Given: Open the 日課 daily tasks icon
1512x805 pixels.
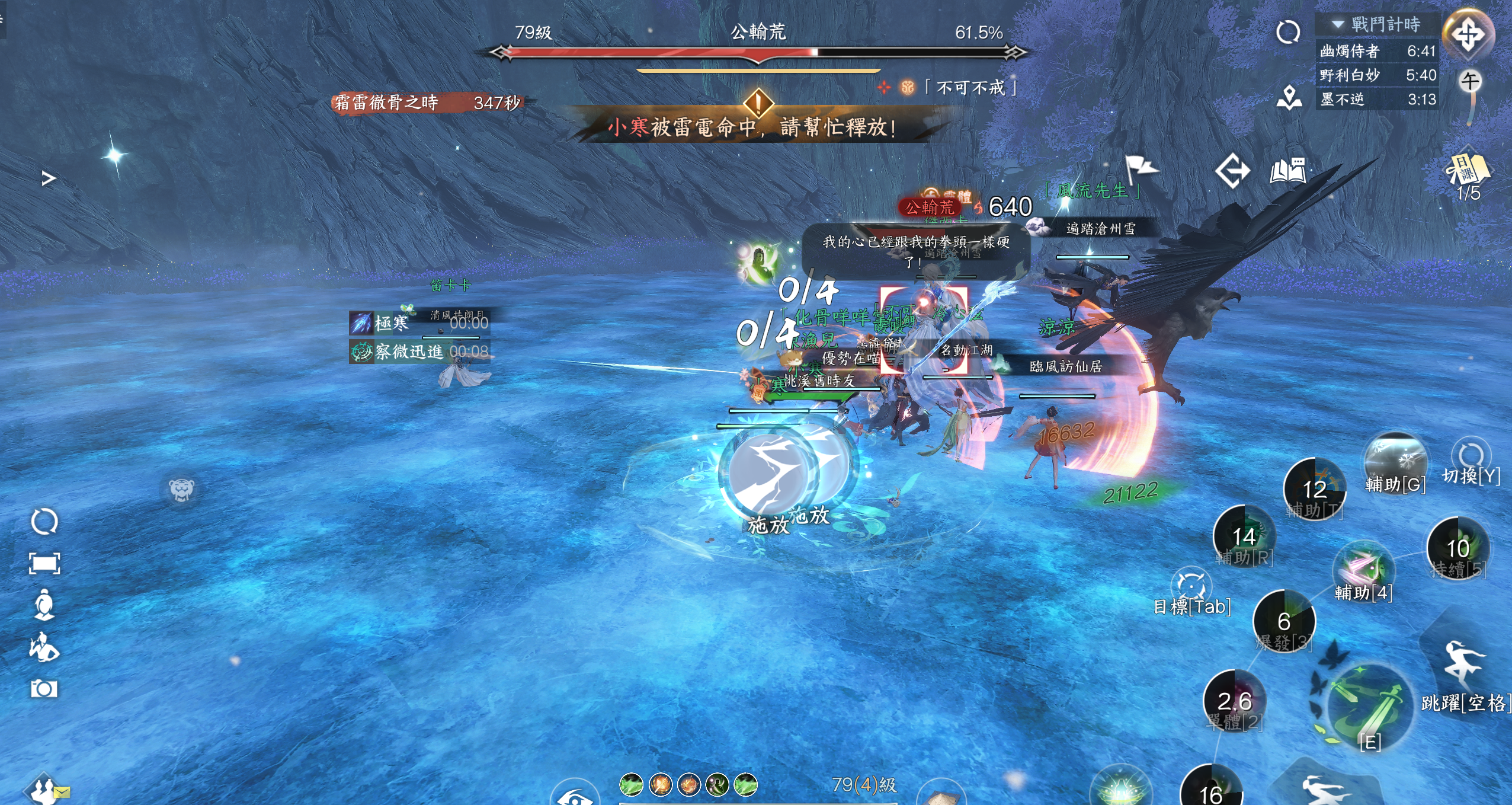Looking at the screenshot, I should click(1468, 170).
